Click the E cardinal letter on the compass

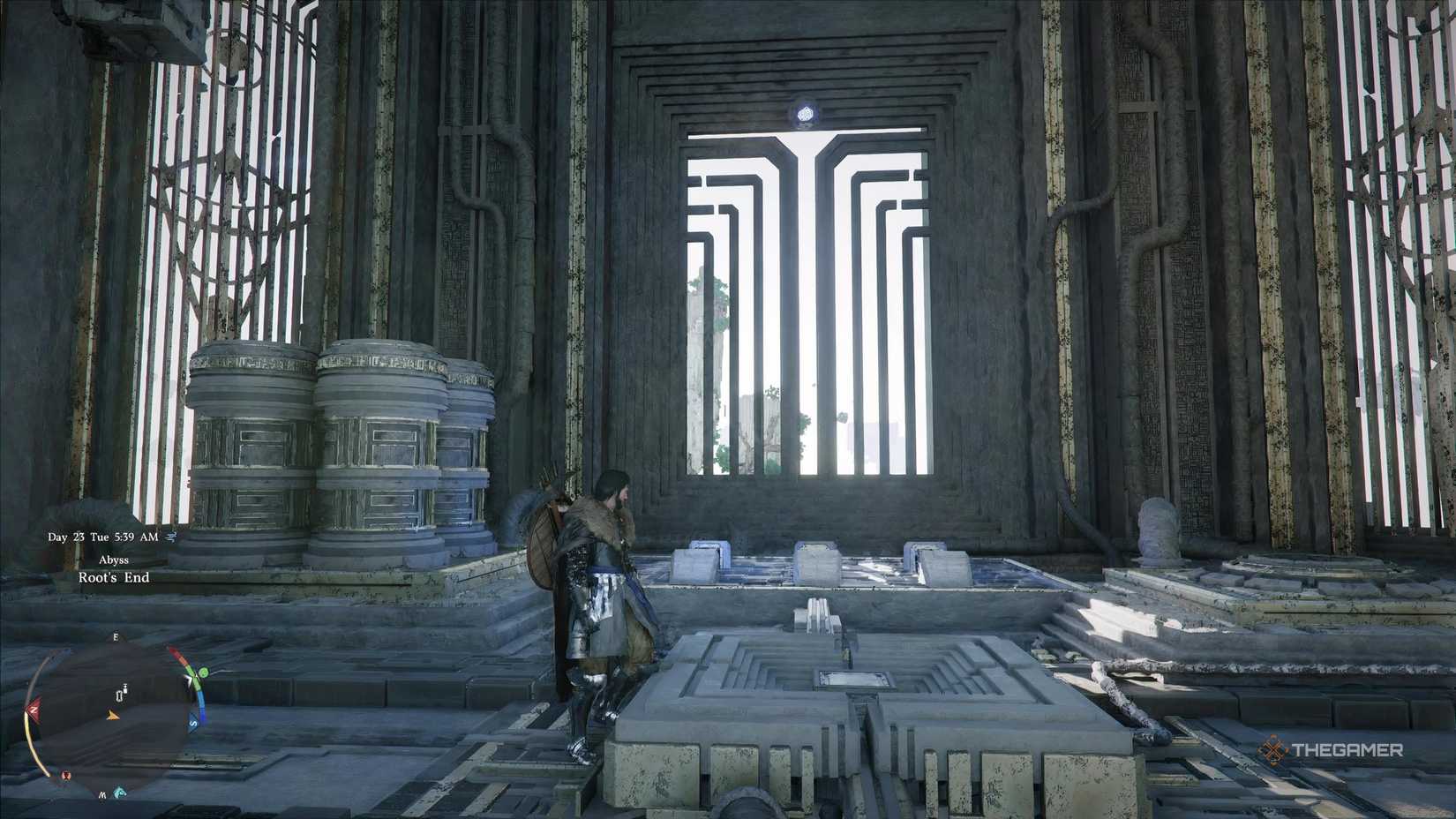click(x=116, y=637)
